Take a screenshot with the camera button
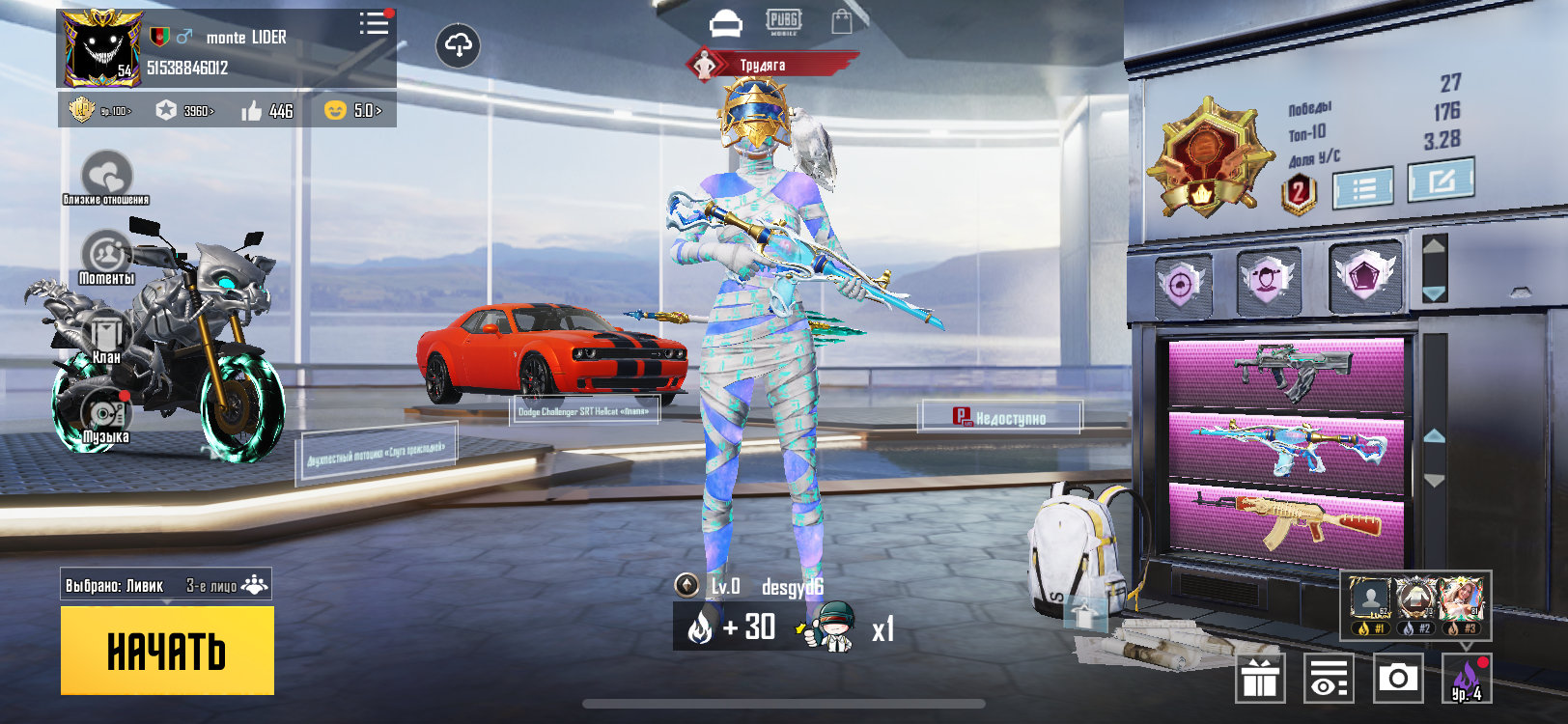Image resolution: width=1568 pixels, height=724 pixels. click(x=1397, y=678)
